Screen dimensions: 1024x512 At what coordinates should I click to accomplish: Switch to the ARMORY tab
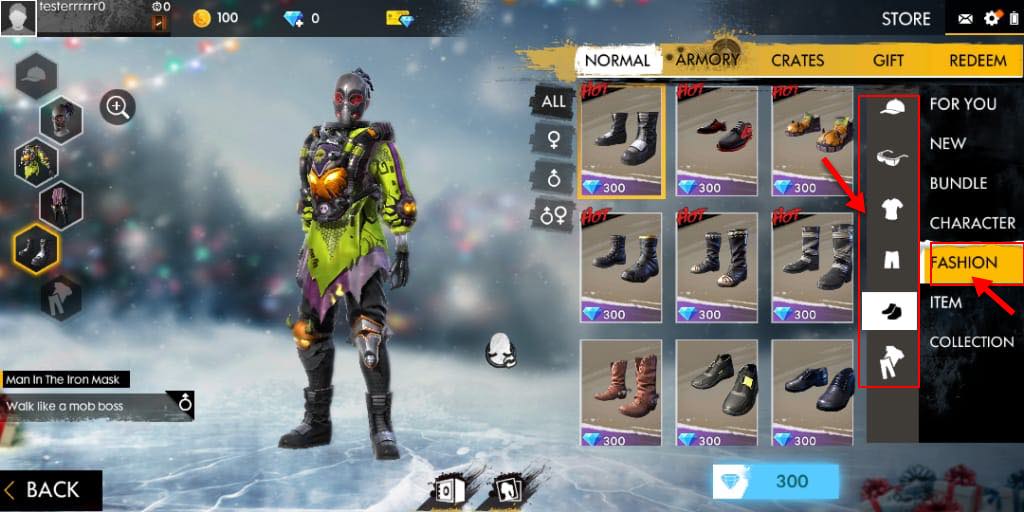pyautogui.click(x=707, y=59)
